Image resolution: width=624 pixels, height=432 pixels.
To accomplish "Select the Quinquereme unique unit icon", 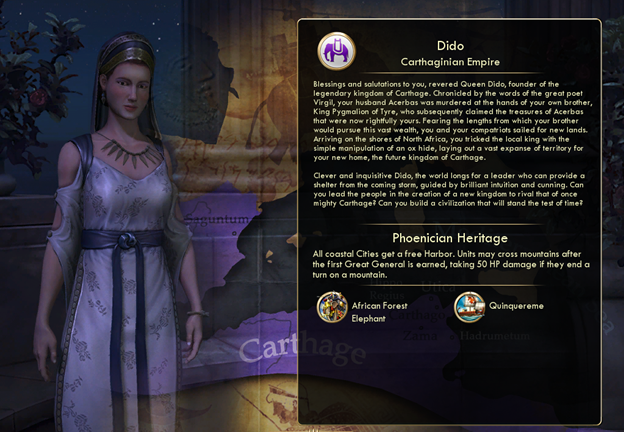I will pos(469,306).
